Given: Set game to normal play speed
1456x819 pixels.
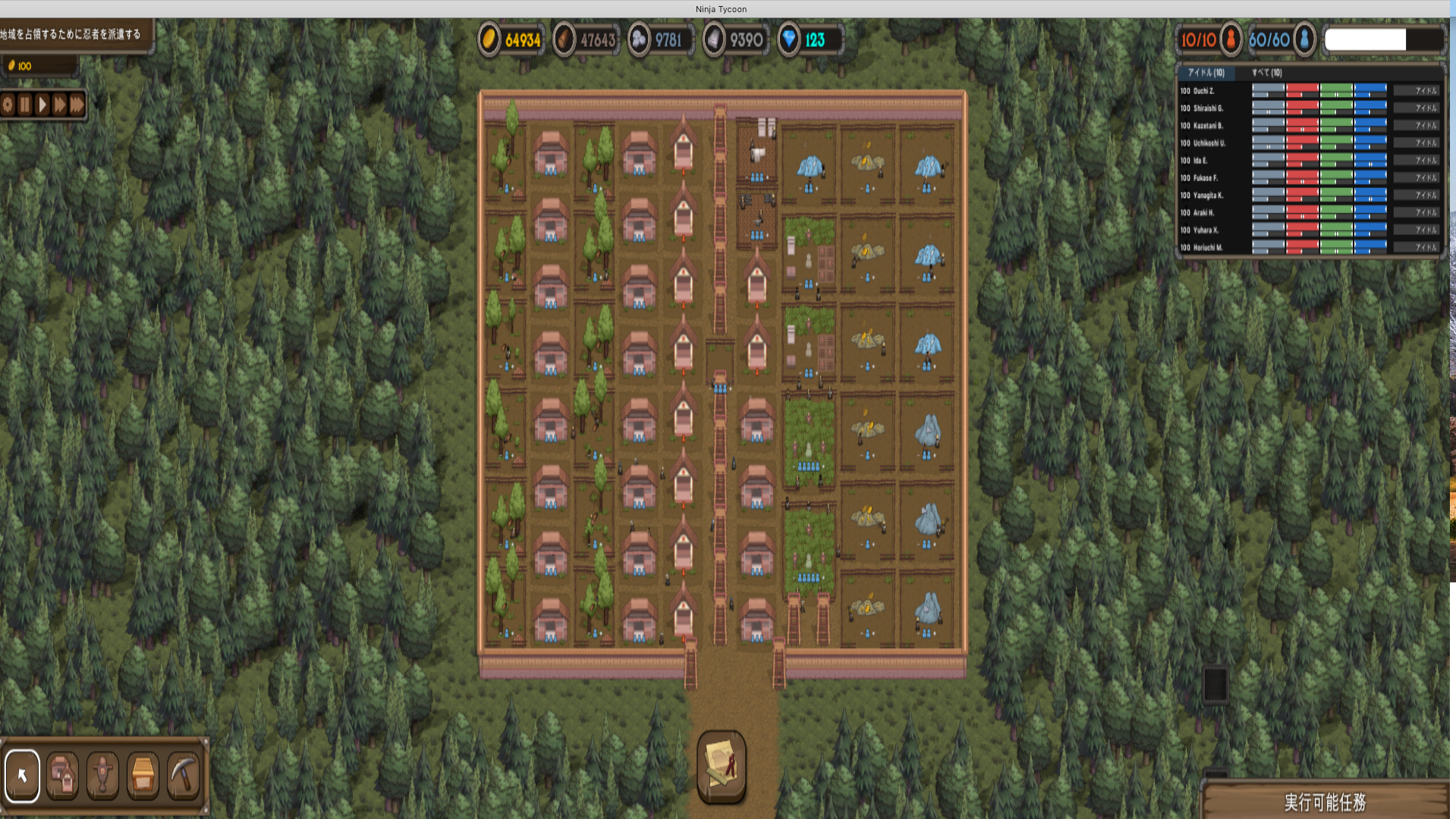Looking at the screenshot, I should 42,105.
